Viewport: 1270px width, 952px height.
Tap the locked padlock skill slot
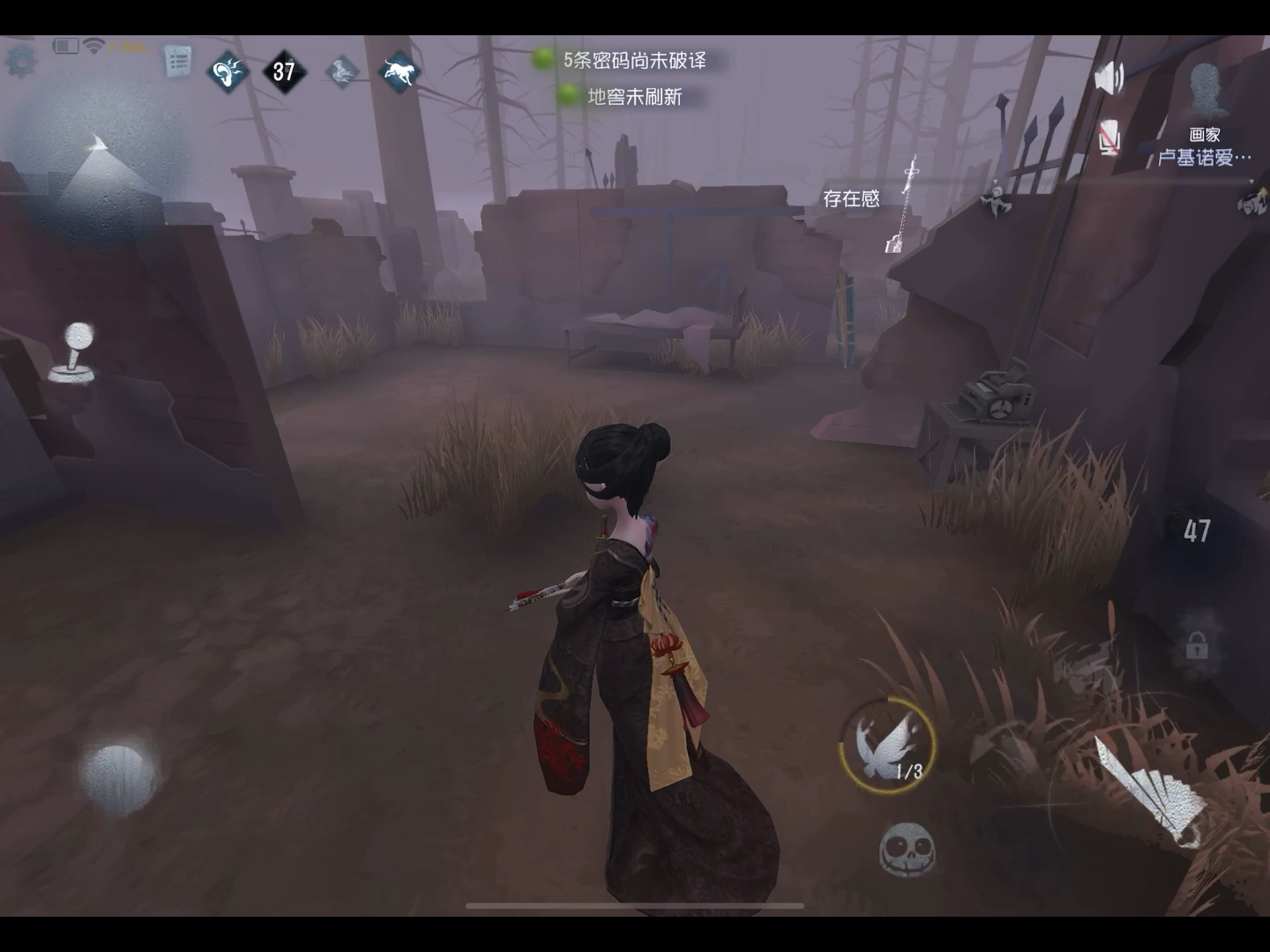1197,648
